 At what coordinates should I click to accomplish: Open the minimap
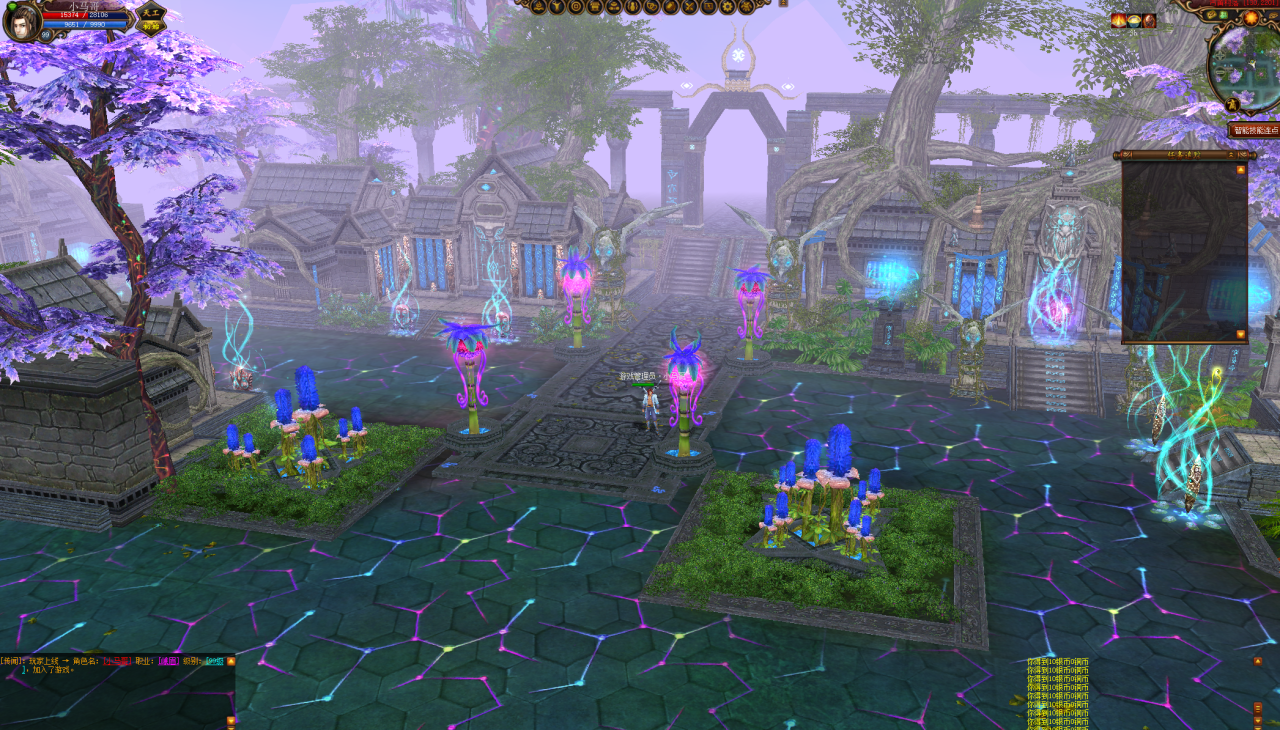[1250, 70]
